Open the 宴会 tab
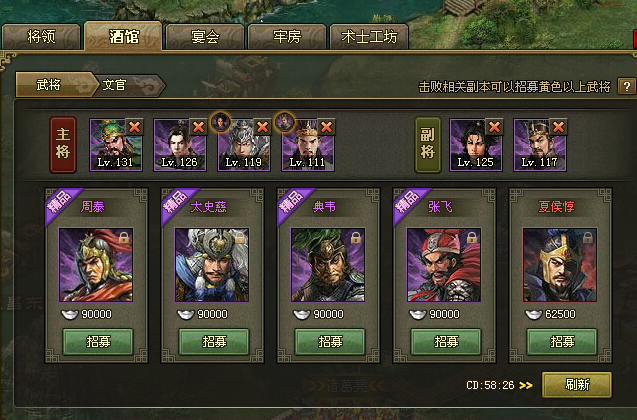 coord(205,39)
